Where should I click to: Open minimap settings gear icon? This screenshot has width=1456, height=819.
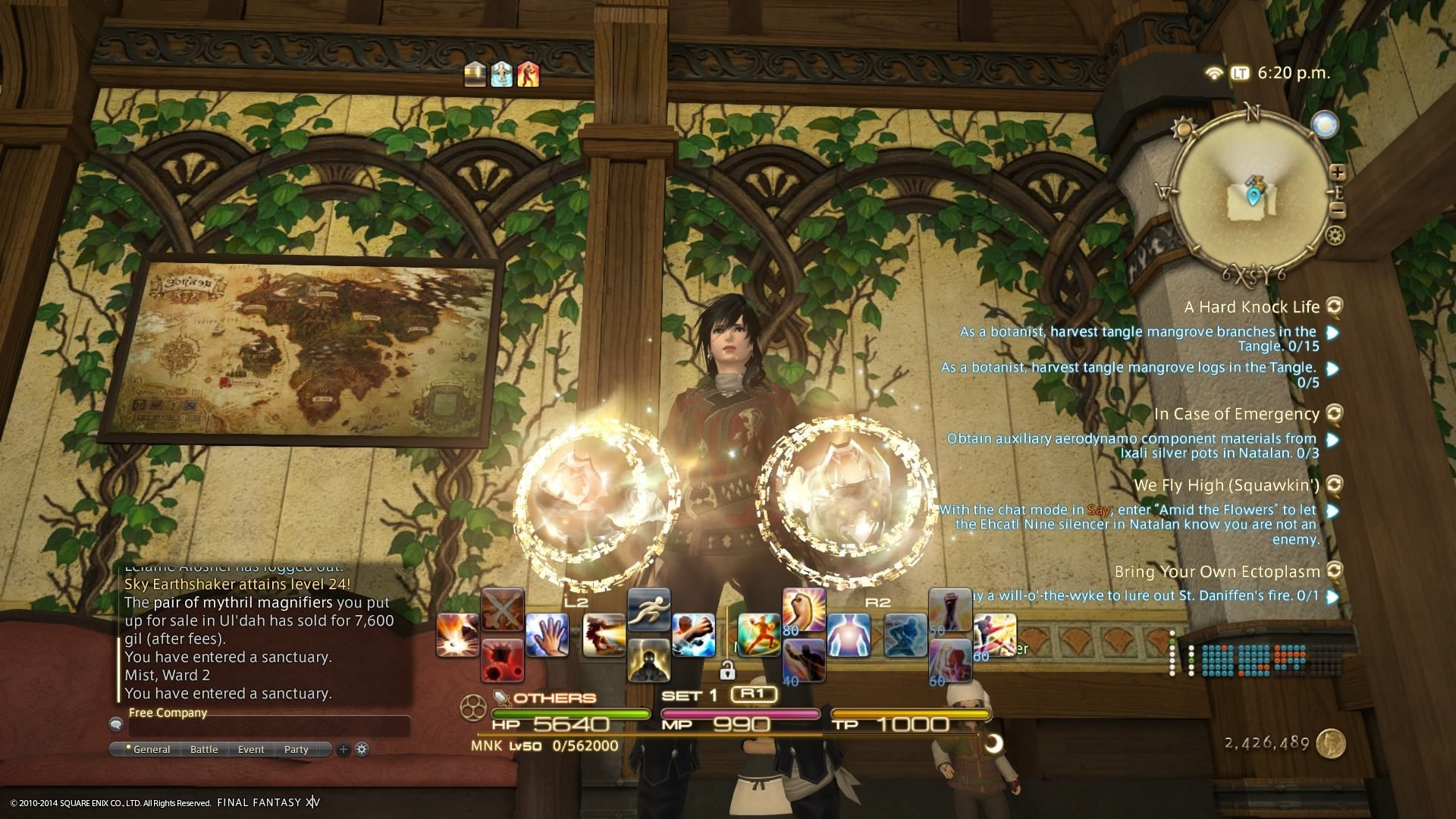[1335, 236]
